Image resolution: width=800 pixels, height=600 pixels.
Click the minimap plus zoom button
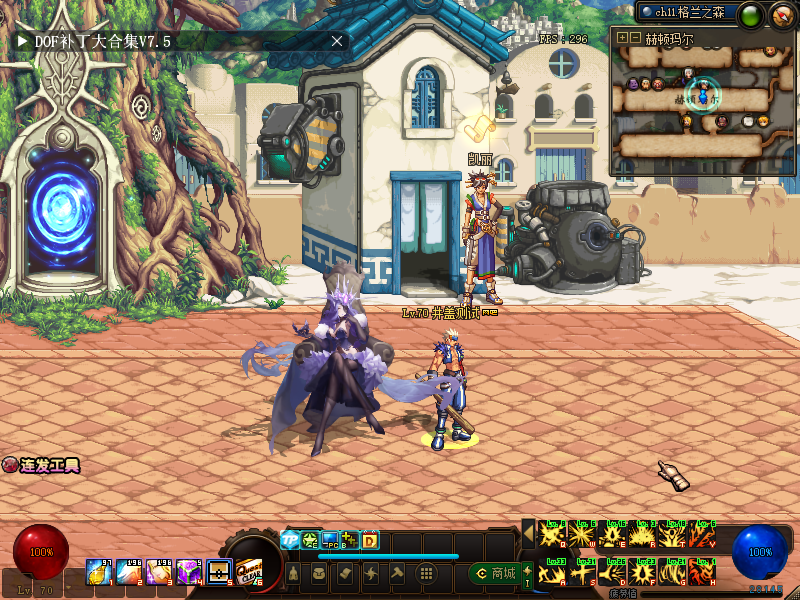pos(622,37)
